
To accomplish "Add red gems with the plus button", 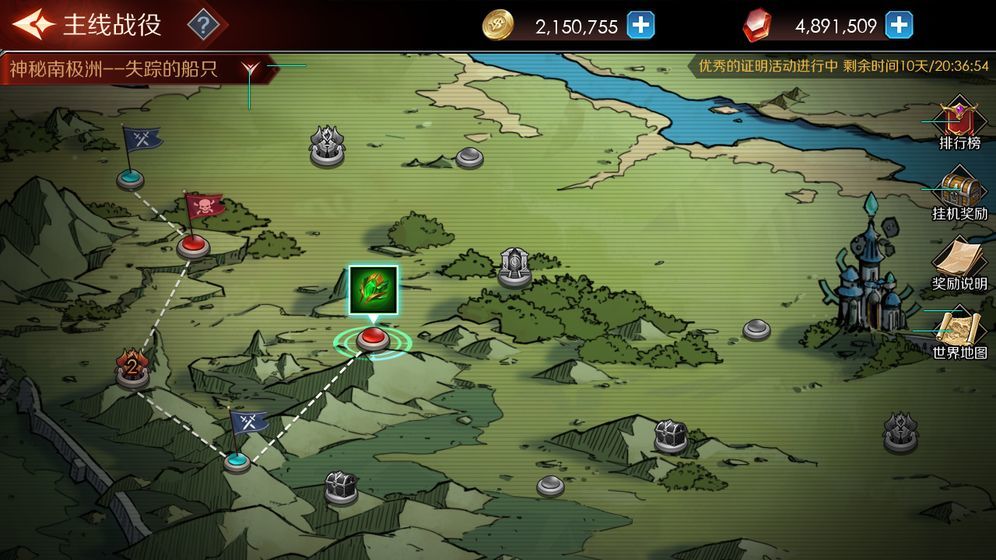I will (x=899, y=26).
